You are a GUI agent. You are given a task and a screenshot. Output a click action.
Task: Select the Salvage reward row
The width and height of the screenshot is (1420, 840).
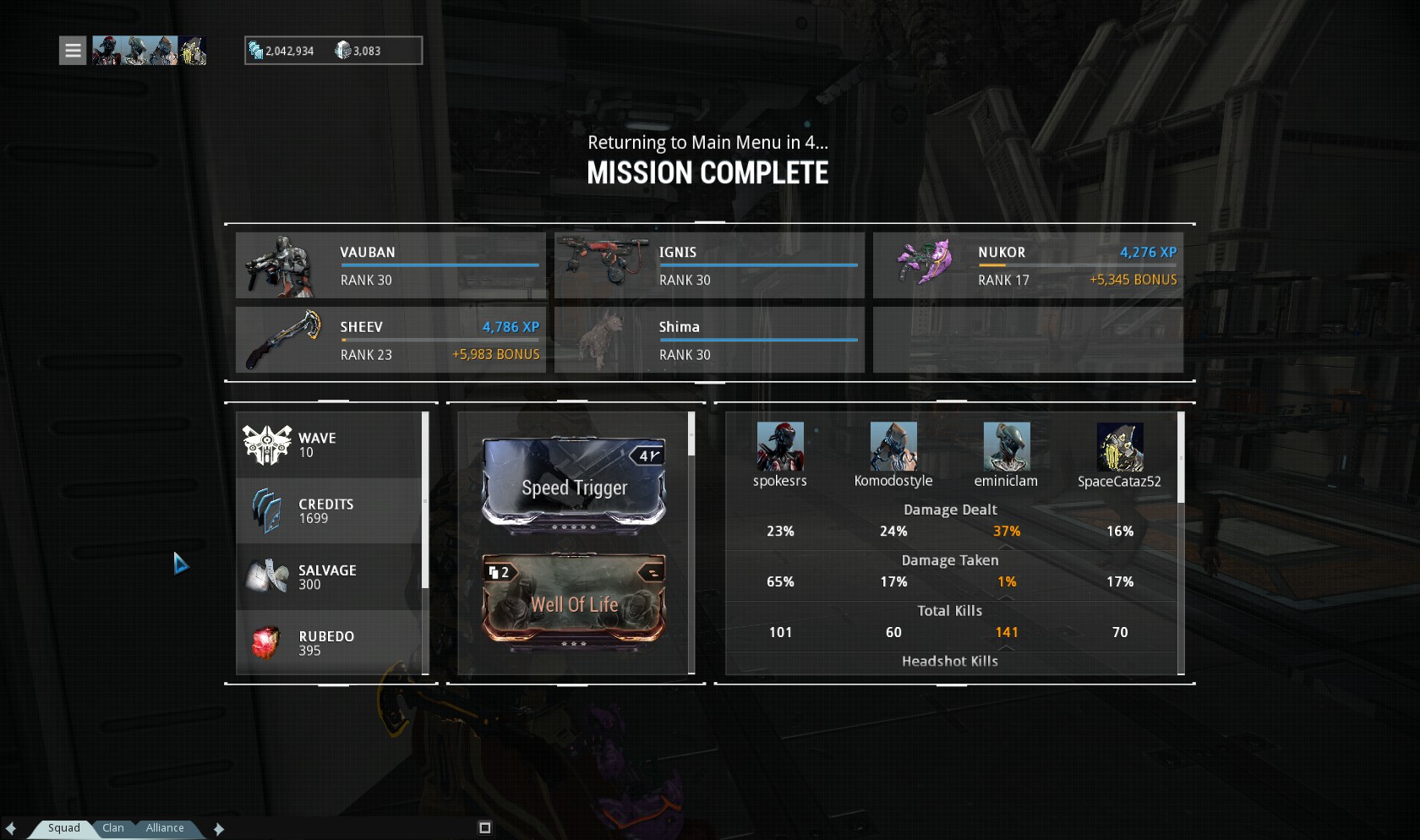tap(330, 577)
